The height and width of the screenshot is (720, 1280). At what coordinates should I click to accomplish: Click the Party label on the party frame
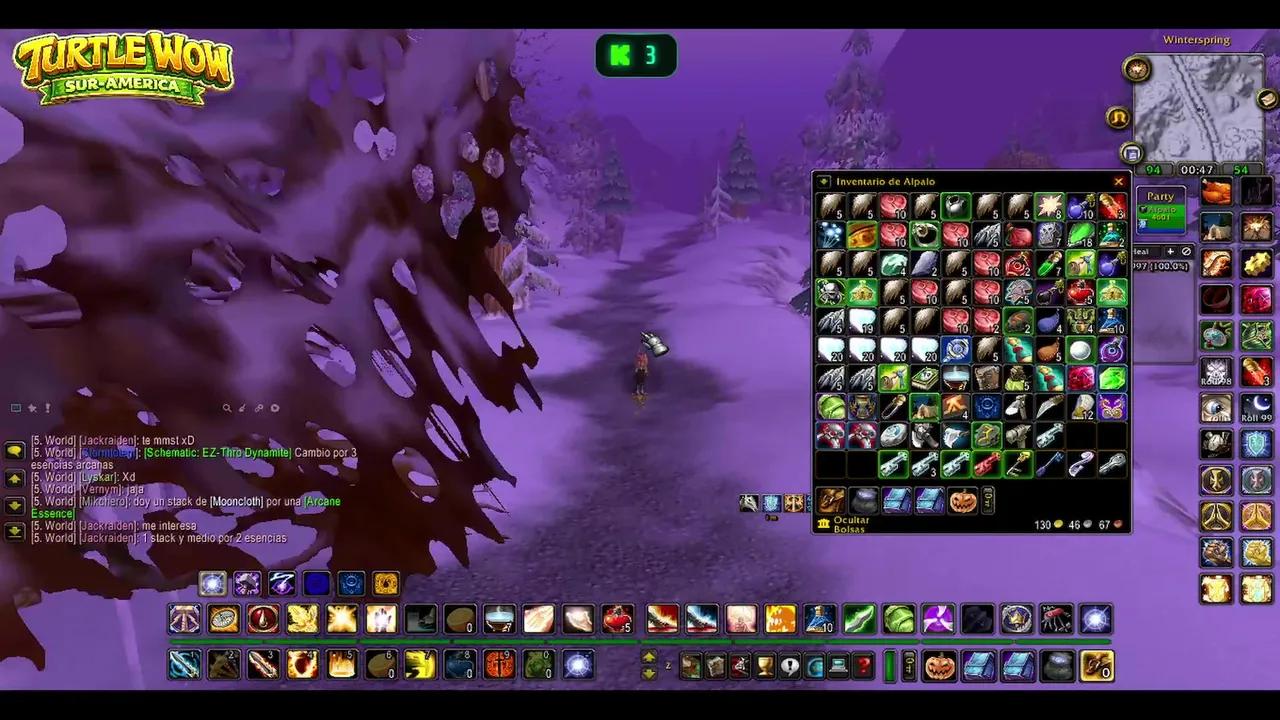tap(1160, 196)
